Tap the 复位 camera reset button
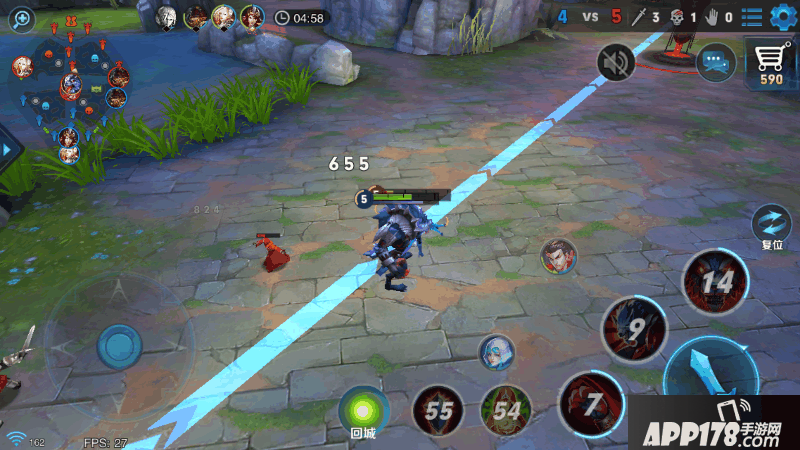 [771, 224]
